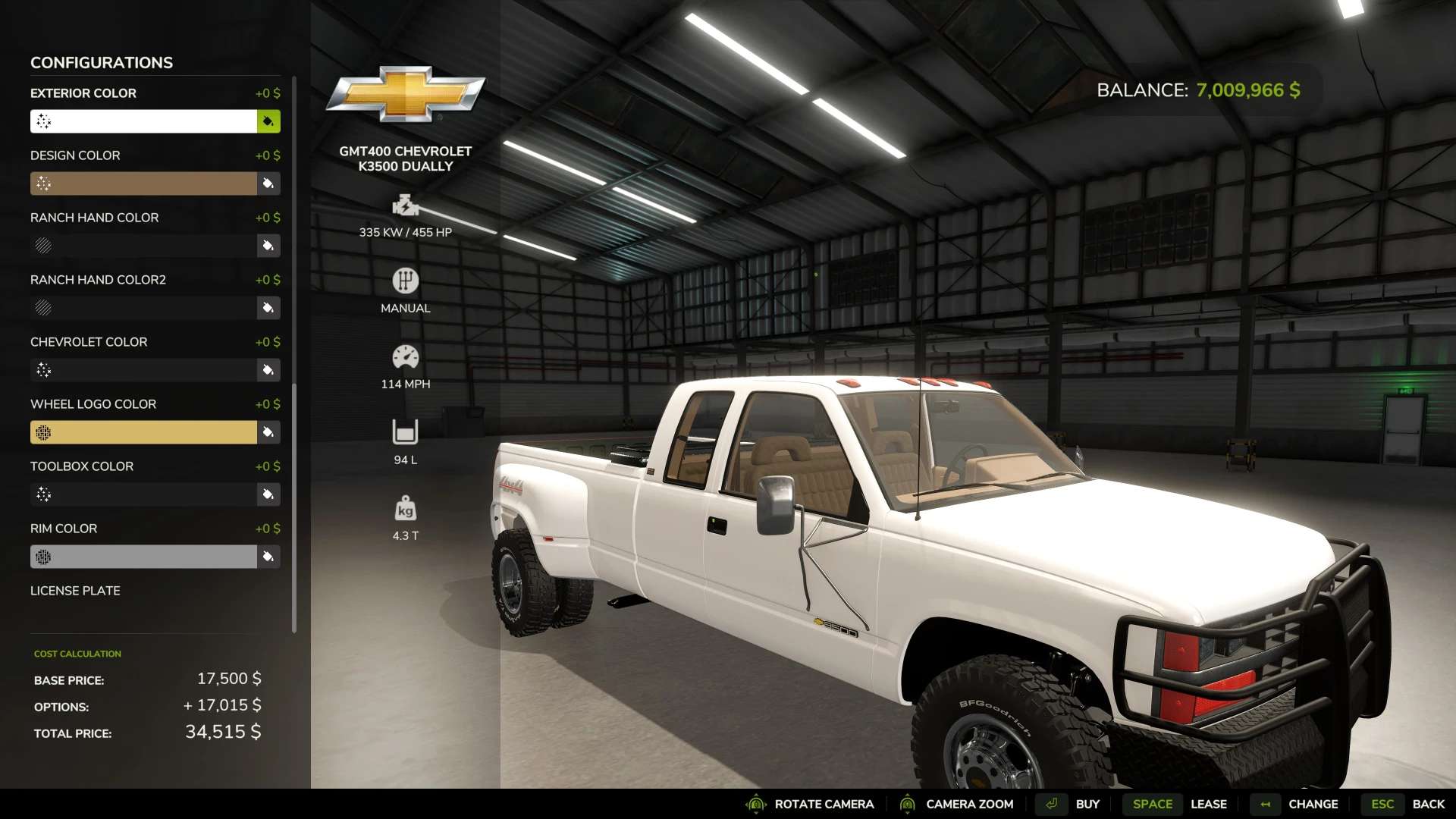Select the Ranch Hand Color row
The height and width of the screenshot is (819, 1456).
point(143,246)
